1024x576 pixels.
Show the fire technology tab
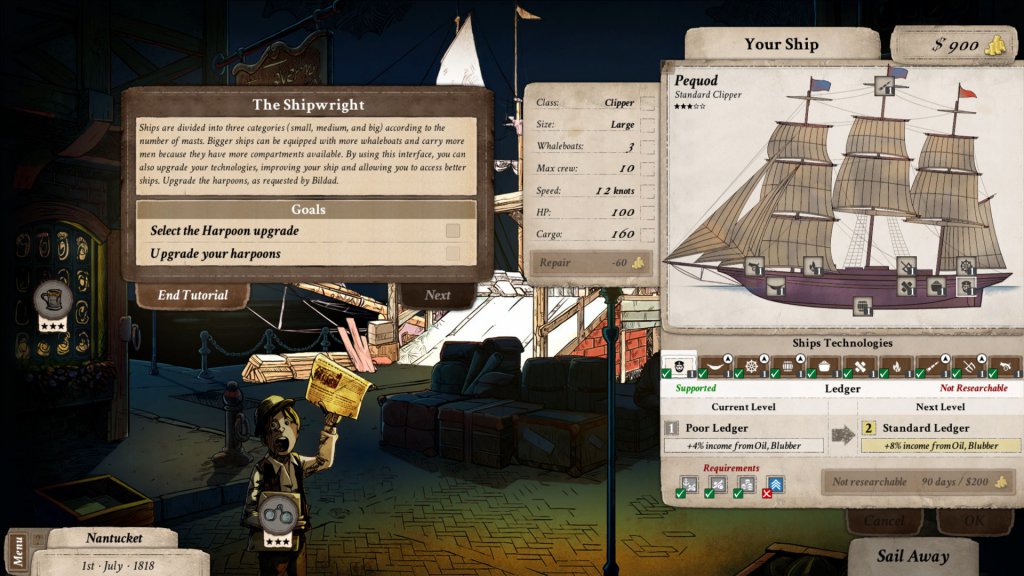point(896,366)
